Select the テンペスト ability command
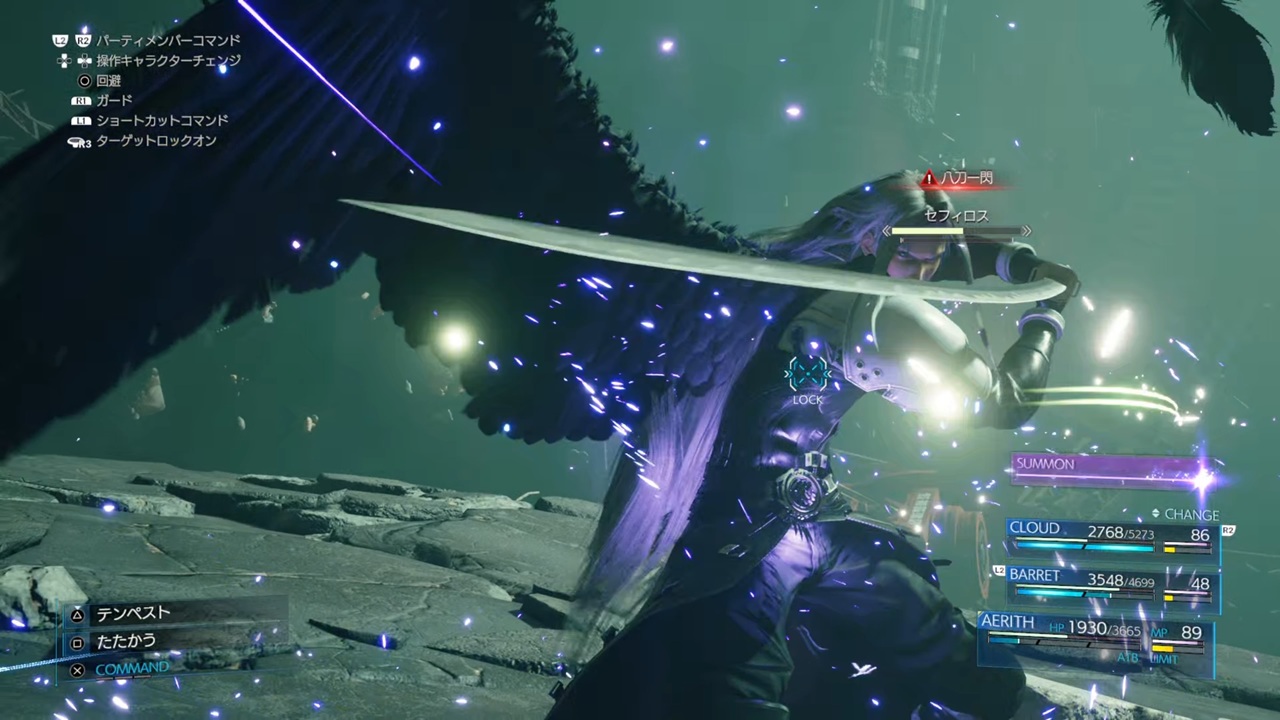 133,614
